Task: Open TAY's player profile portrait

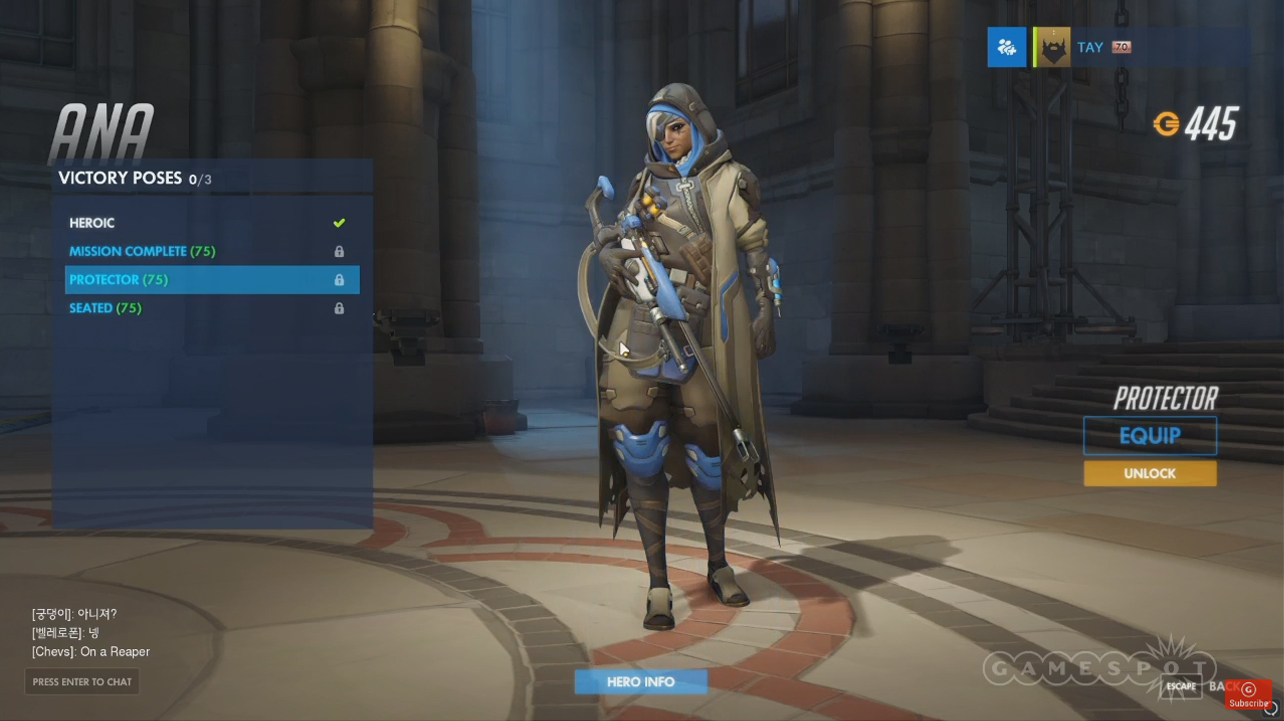Action: coord(1052,47)
